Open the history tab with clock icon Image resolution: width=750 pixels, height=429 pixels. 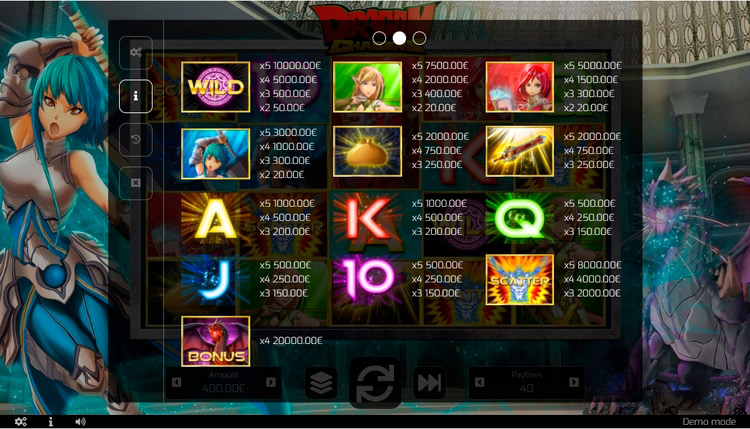point(136,140)
